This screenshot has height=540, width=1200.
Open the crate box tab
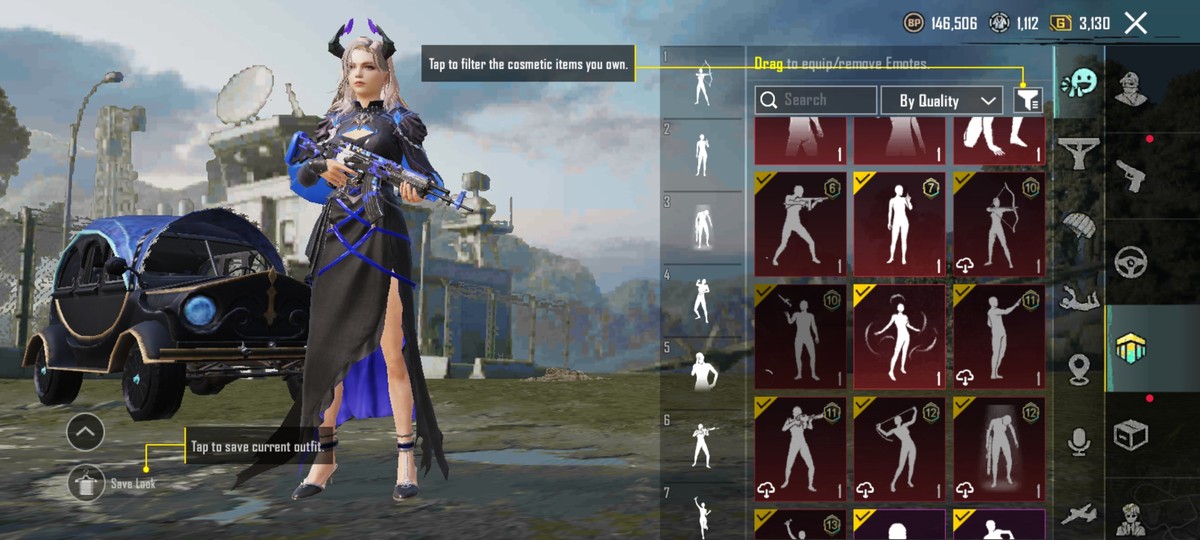click(1131, 435)
